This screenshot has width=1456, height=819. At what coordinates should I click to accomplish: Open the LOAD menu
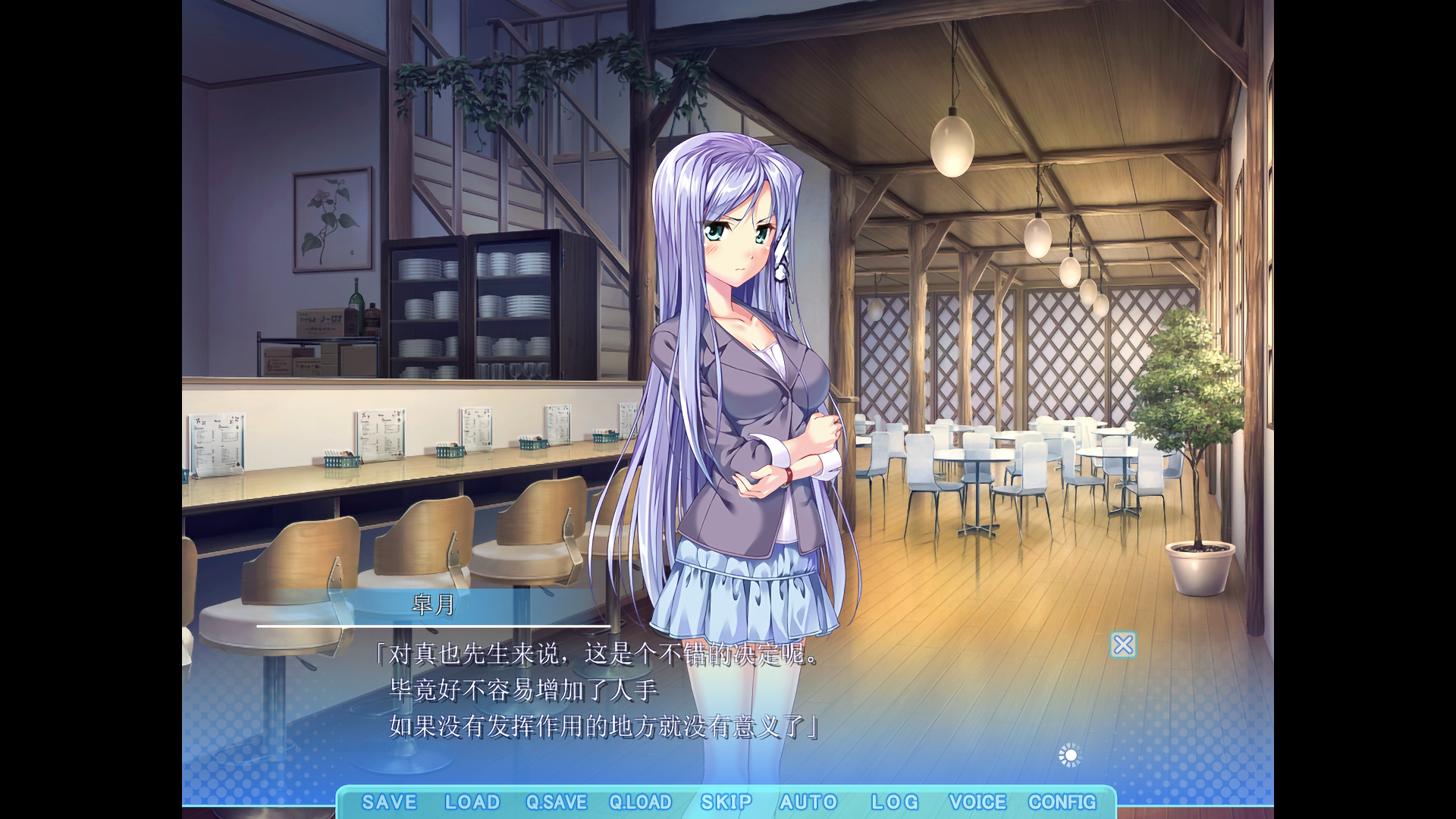472,802
